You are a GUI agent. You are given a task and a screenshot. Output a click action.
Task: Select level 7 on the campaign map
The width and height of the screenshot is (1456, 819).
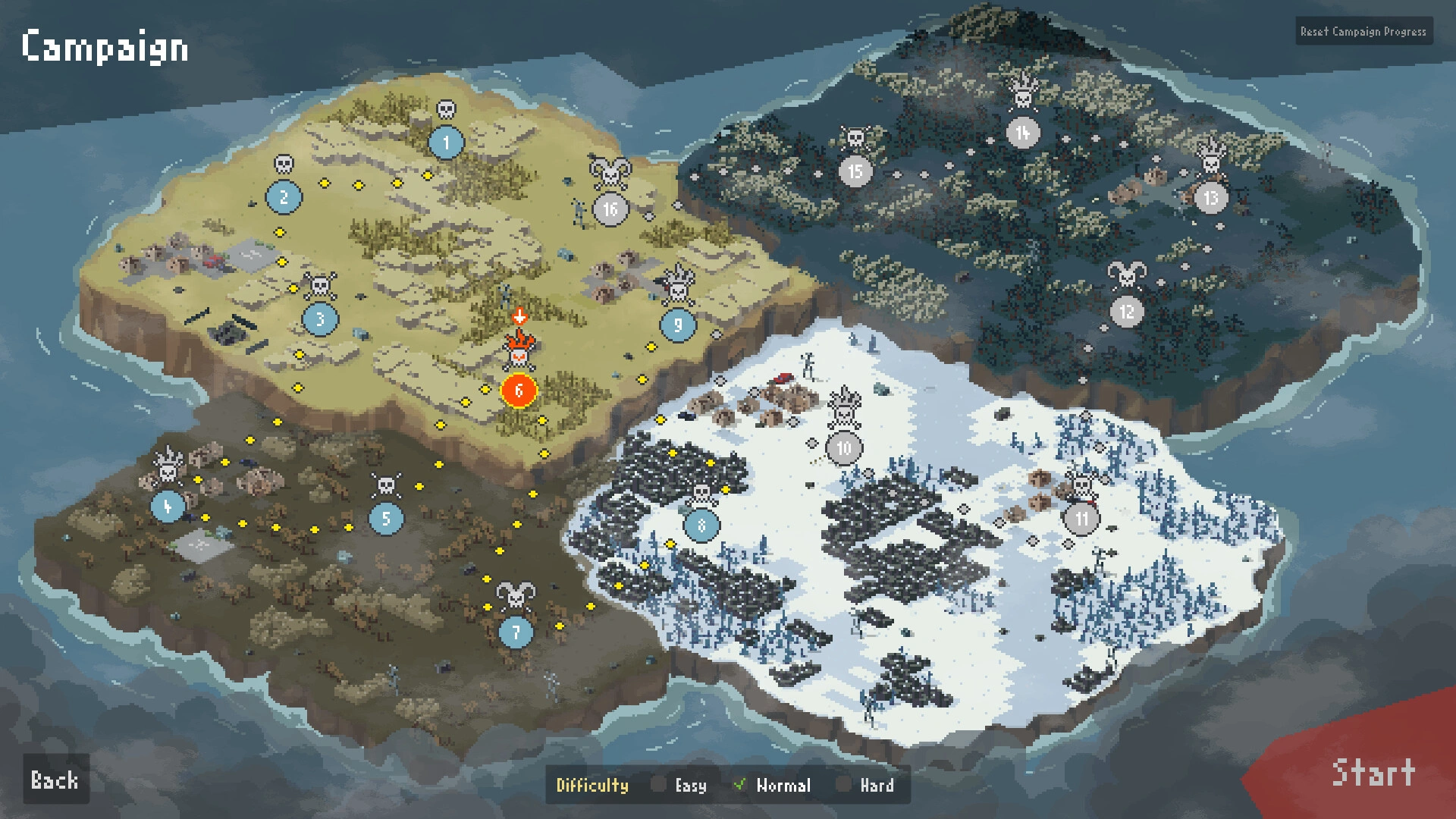tap(516, 632)
